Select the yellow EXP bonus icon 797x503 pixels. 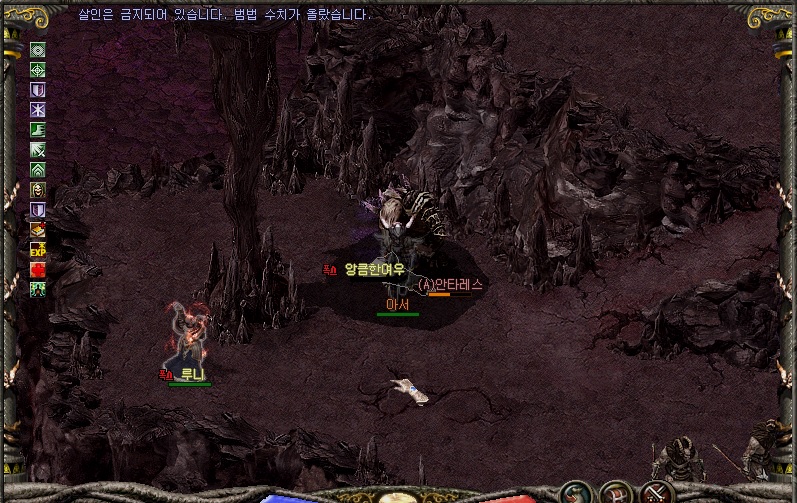click(x=38, y=249)
